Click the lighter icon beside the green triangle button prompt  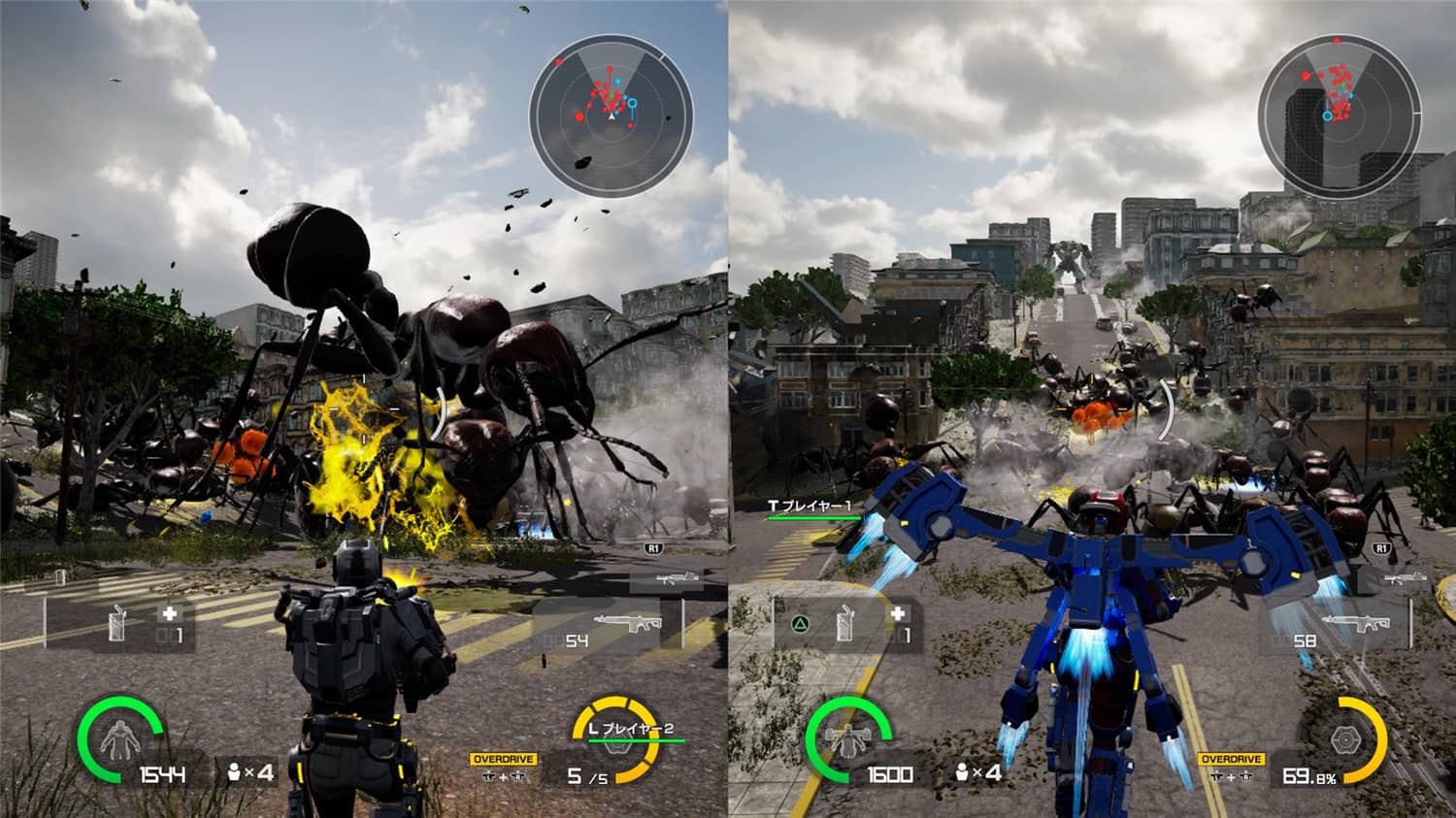[x=845, y=624]
